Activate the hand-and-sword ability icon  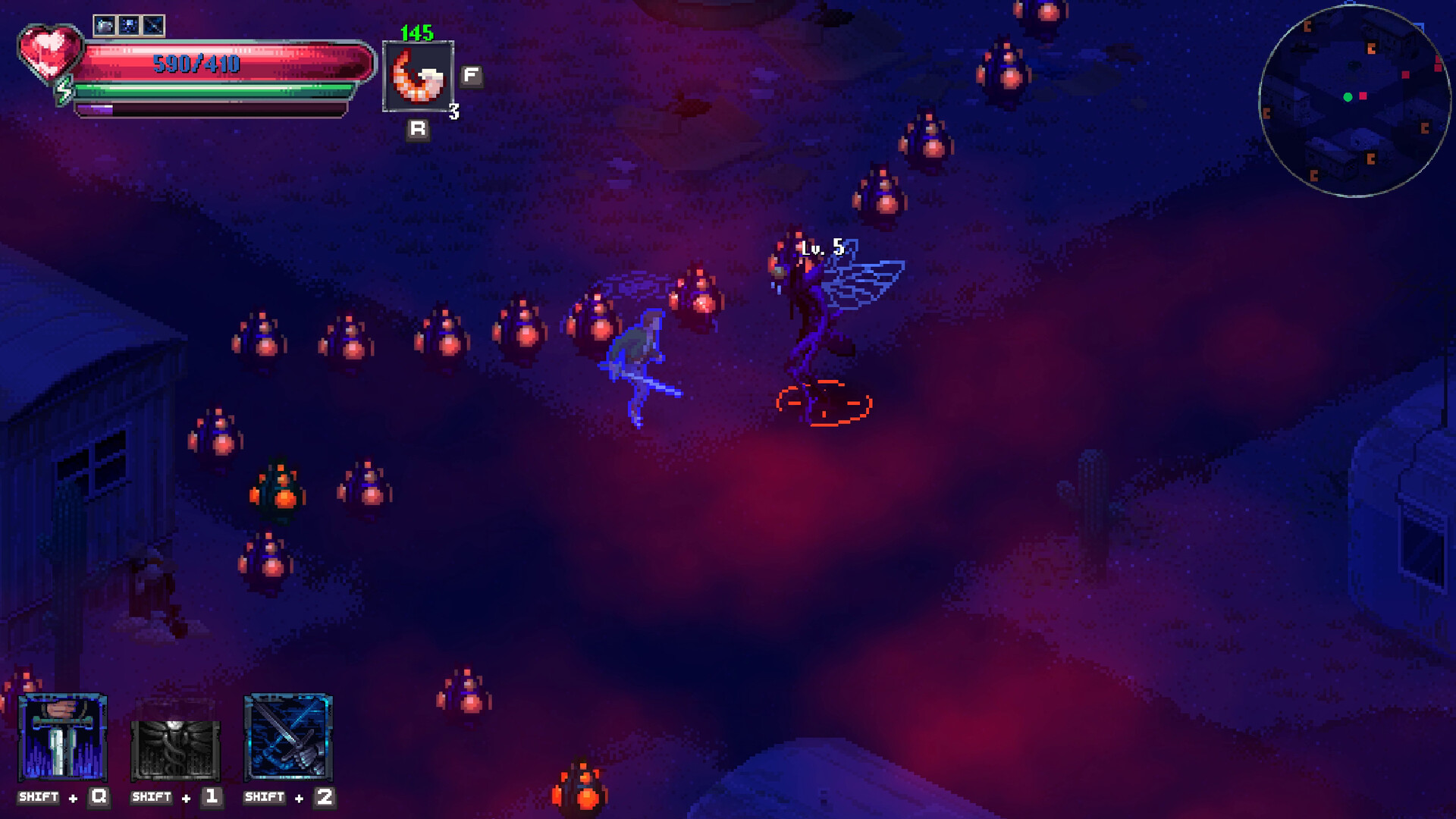click(x=62, y=738)
